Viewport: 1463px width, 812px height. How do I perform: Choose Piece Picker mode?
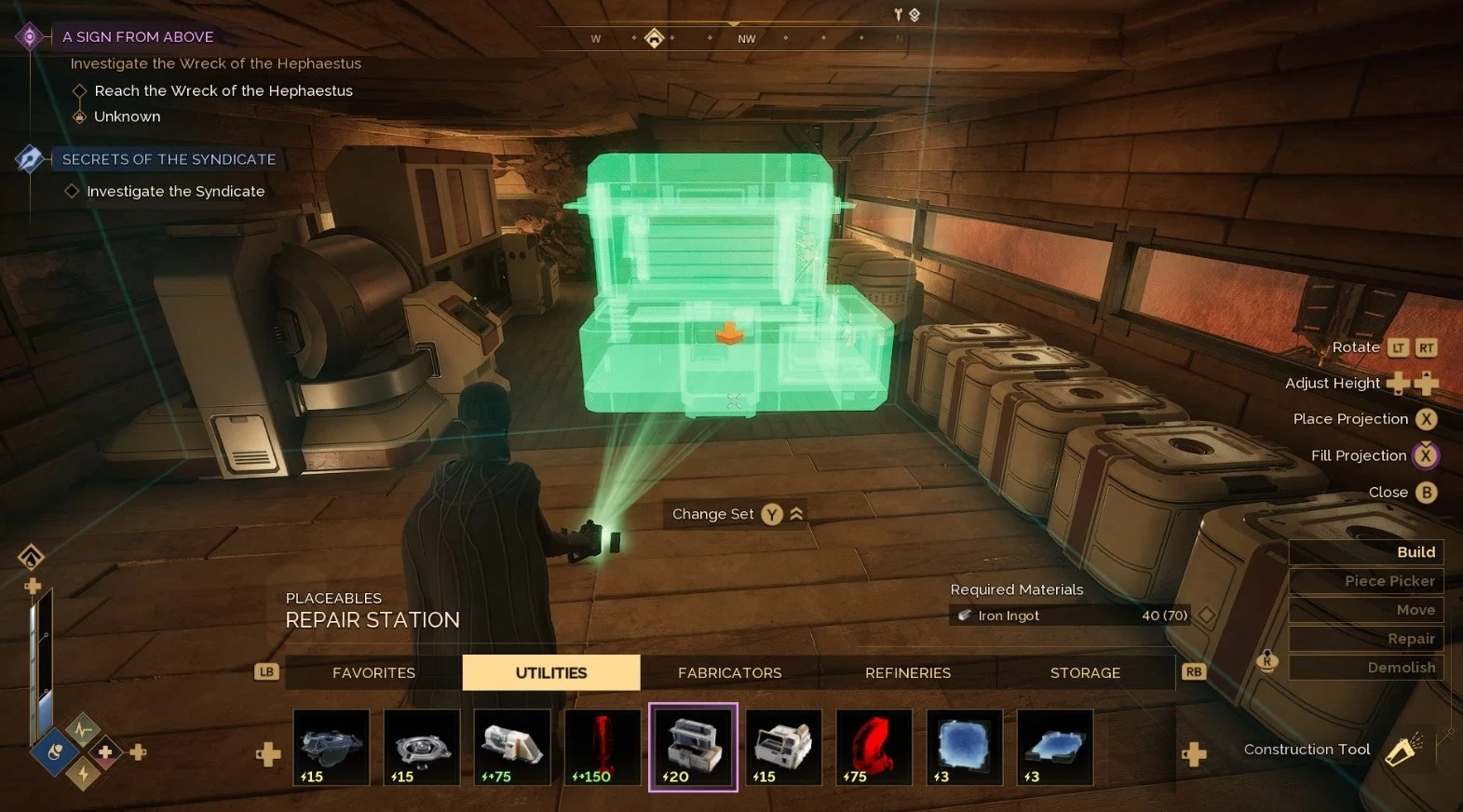click(x=1366, y=581)
